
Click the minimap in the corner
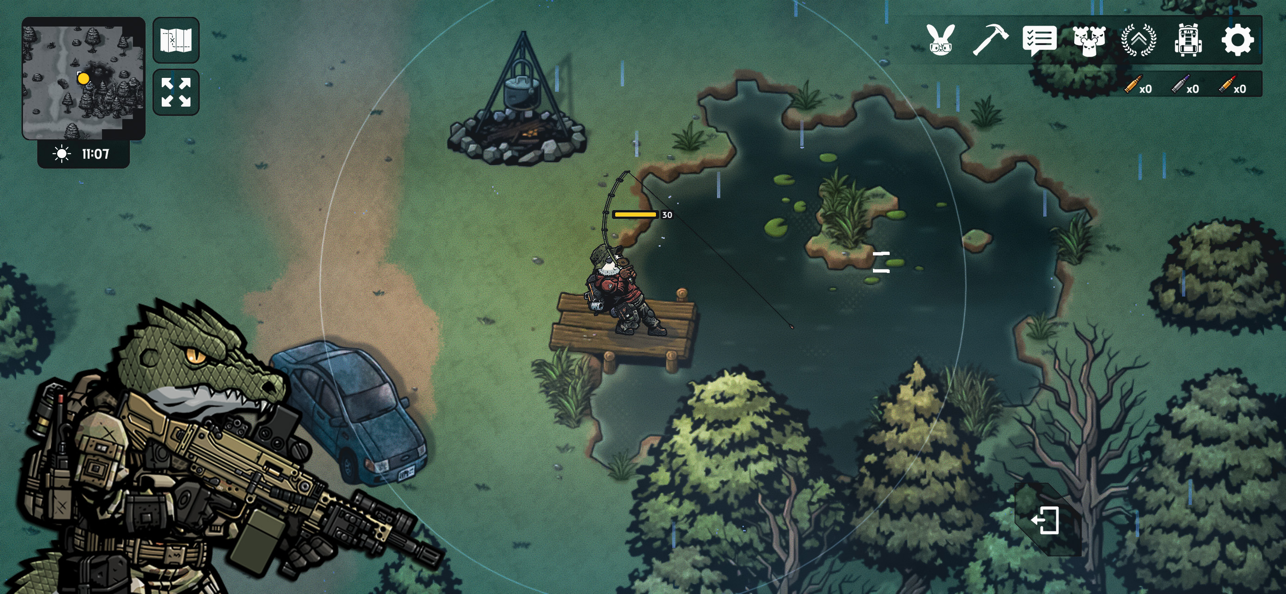(x=83, y=78)
